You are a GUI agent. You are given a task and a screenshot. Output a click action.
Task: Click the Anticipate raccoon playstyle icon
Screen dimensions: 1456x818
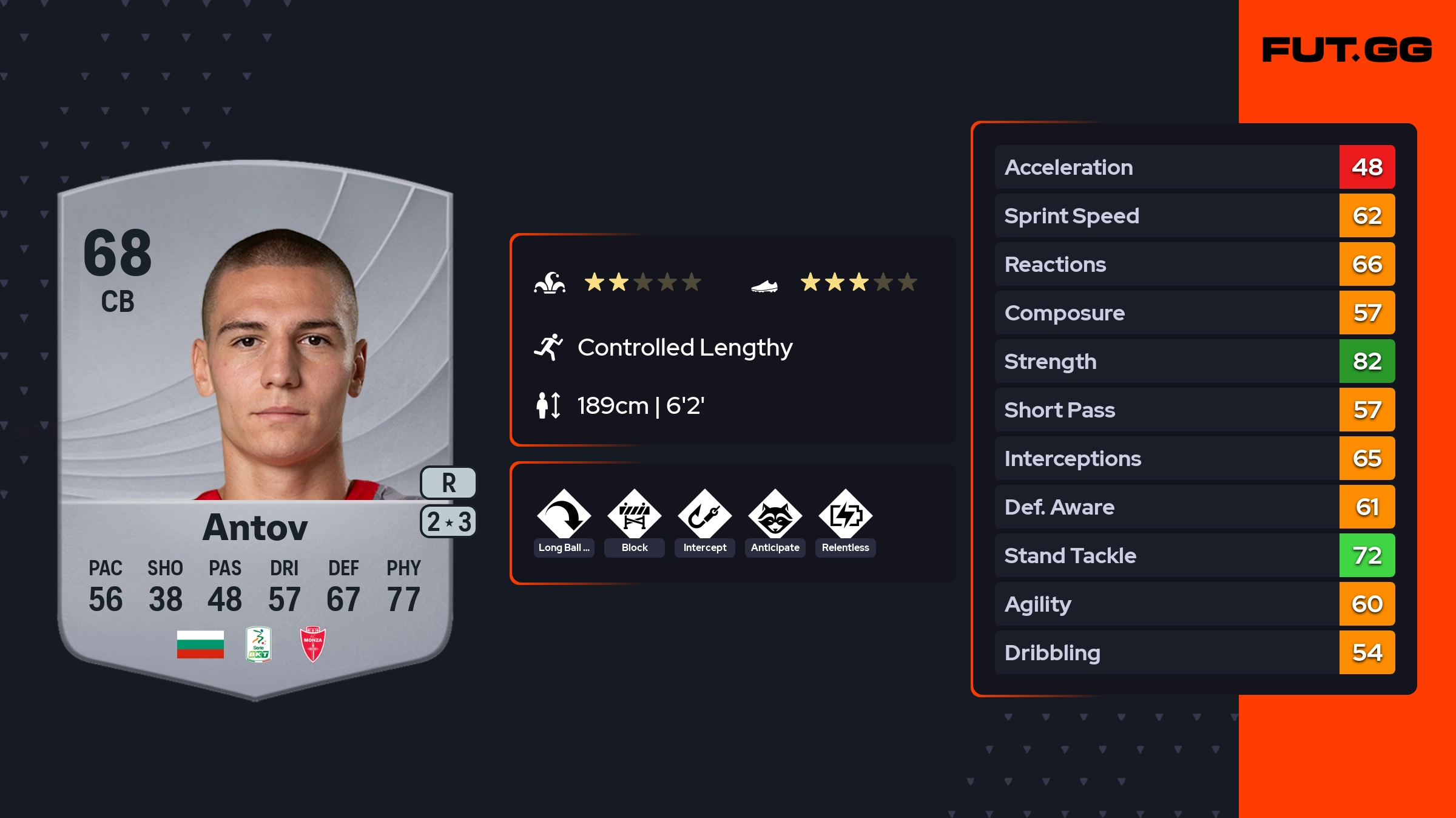(x=775, y=516)
